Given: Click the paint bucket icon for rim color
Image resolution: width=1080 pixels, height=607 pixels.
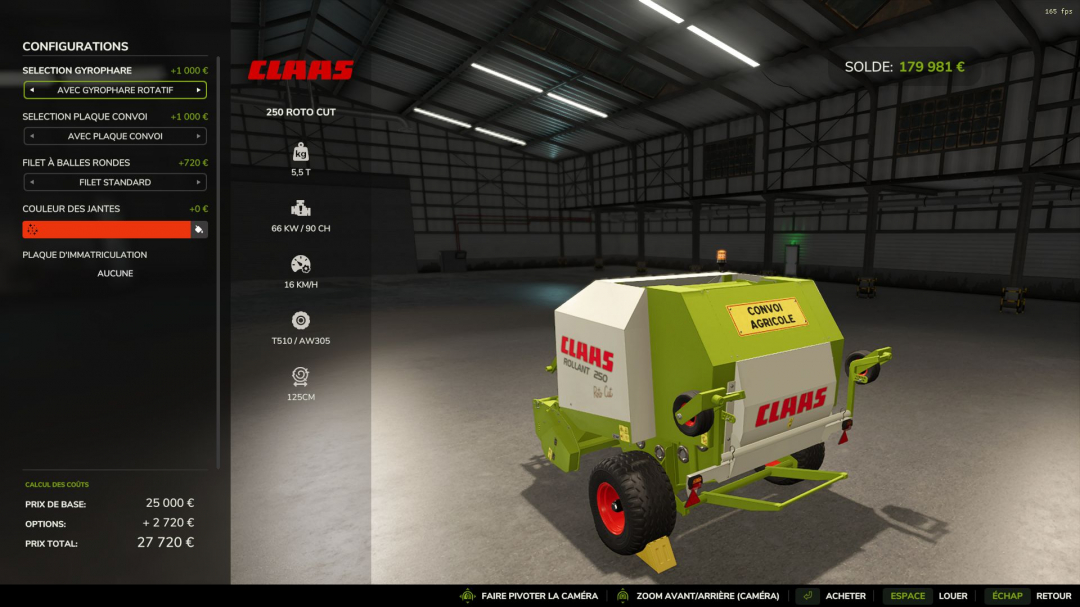Looking at the screenshot, I should 199,229.
